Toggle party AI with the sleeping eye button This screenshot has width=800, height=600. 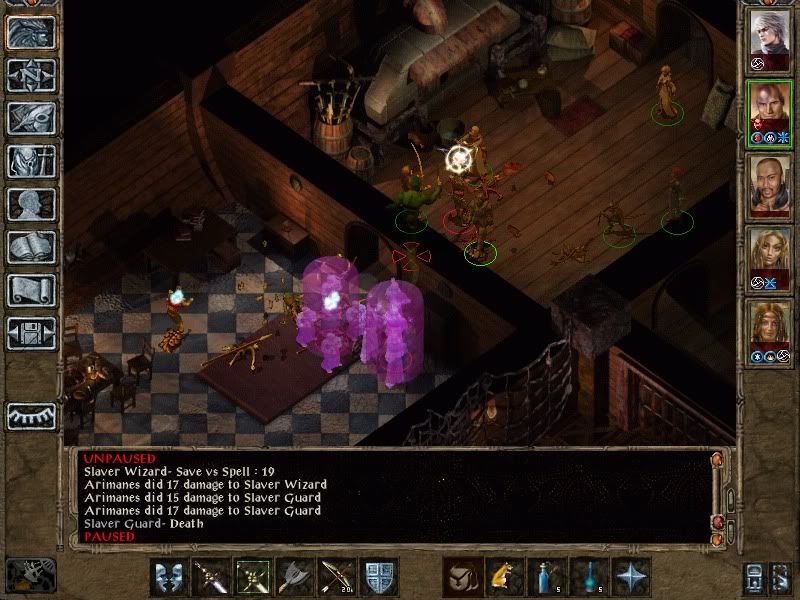click(31, 416)
